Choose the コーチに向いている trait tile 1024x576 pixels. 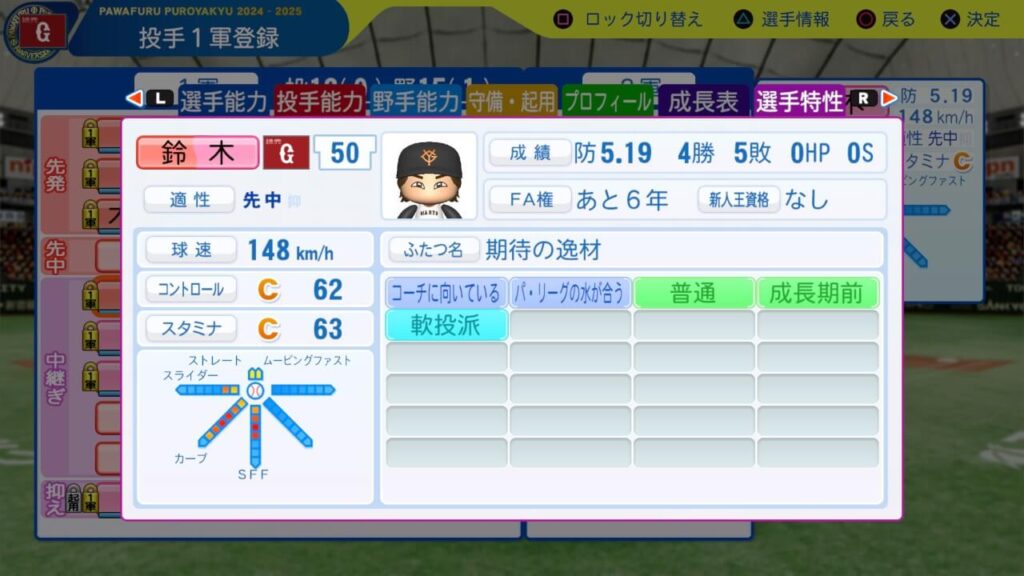pyautogui.click(x=447, y=293)
